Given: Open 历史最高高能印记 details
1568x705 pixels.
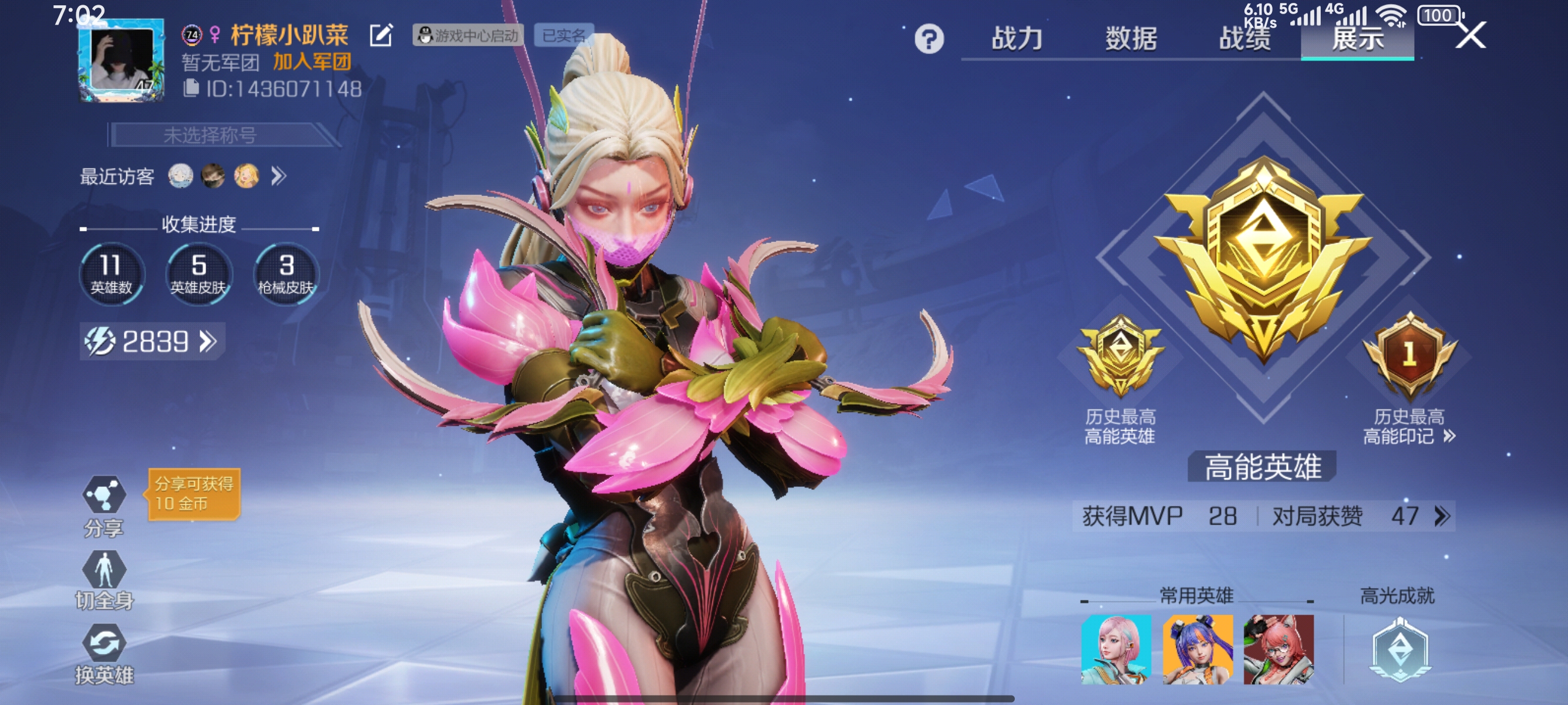Looking at the screenshot, I should click(1409, 426).
